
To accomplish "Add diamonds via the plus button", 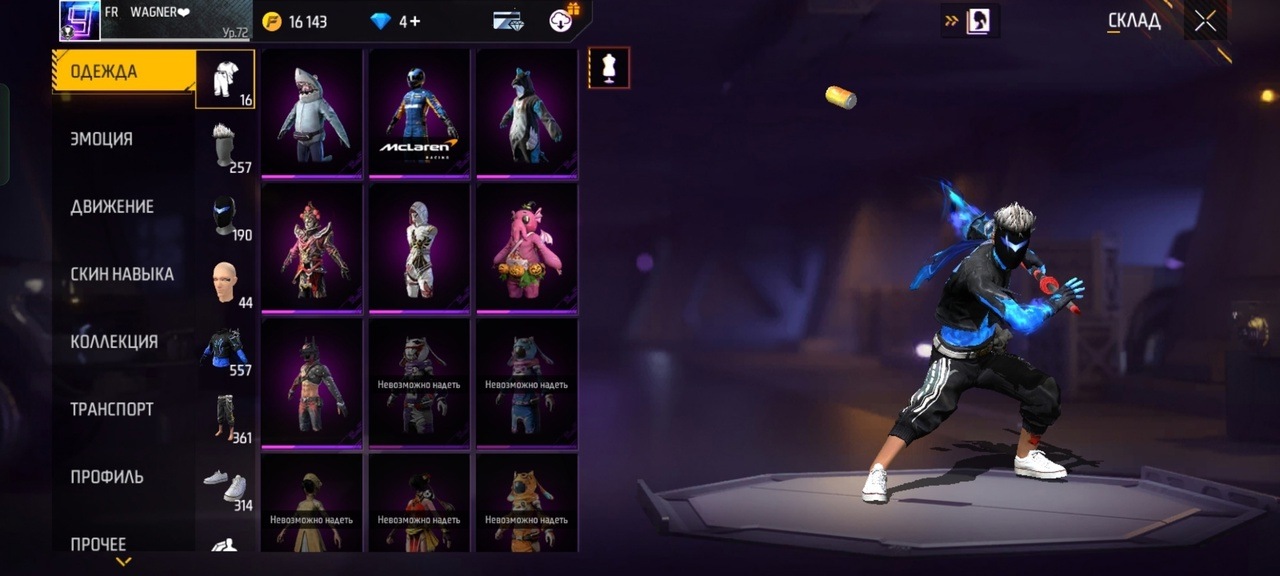I will 415,21.
